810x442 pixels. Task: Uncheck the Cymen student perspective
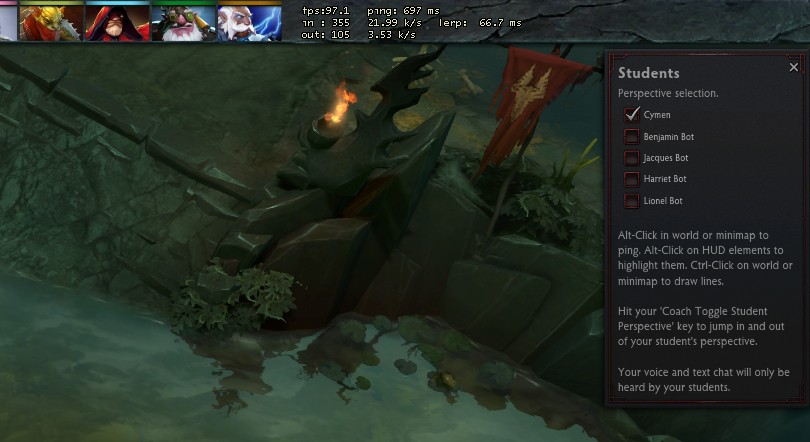(631, 114)
